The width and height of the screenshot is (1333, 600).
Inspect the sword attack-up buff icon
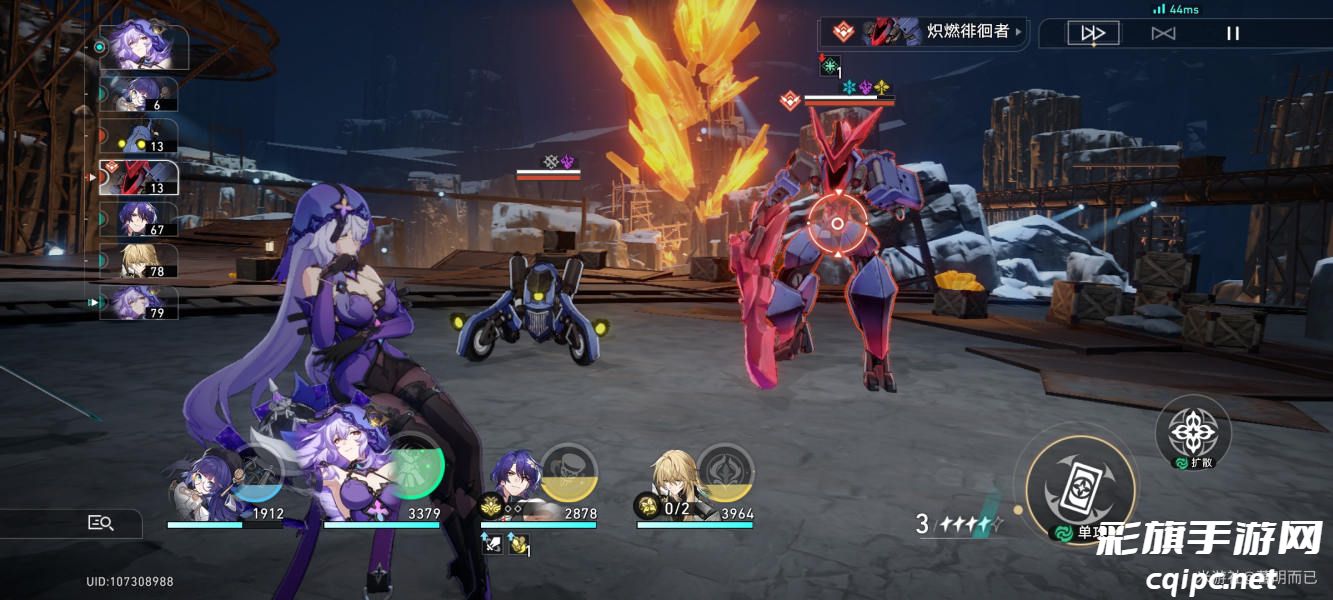pyautogui.click(x=492, y=544)
